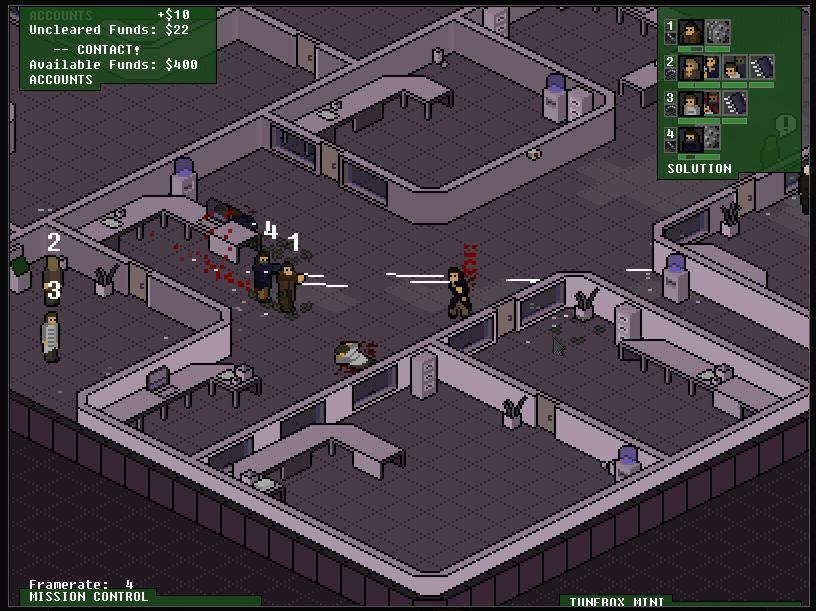
Task: Expand the MISSION CONTROL panel
Action: pos(88,597)
